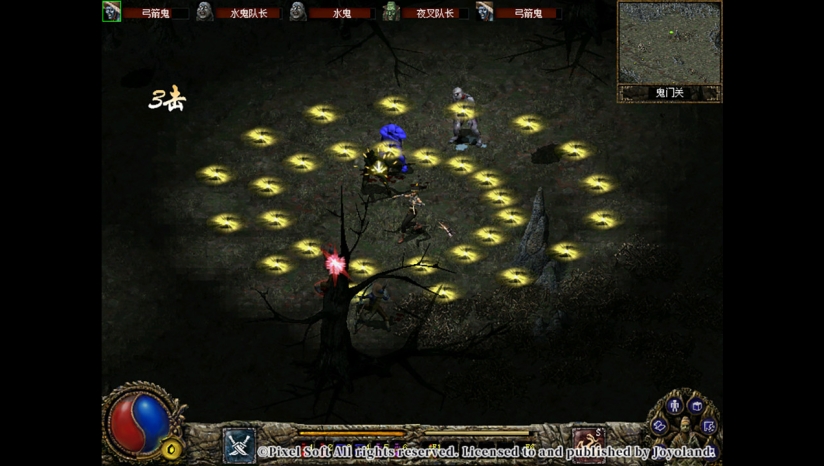Select the 水鬼队长 portrait
This screenshot has width=824, height=466.
pos(205,11)
